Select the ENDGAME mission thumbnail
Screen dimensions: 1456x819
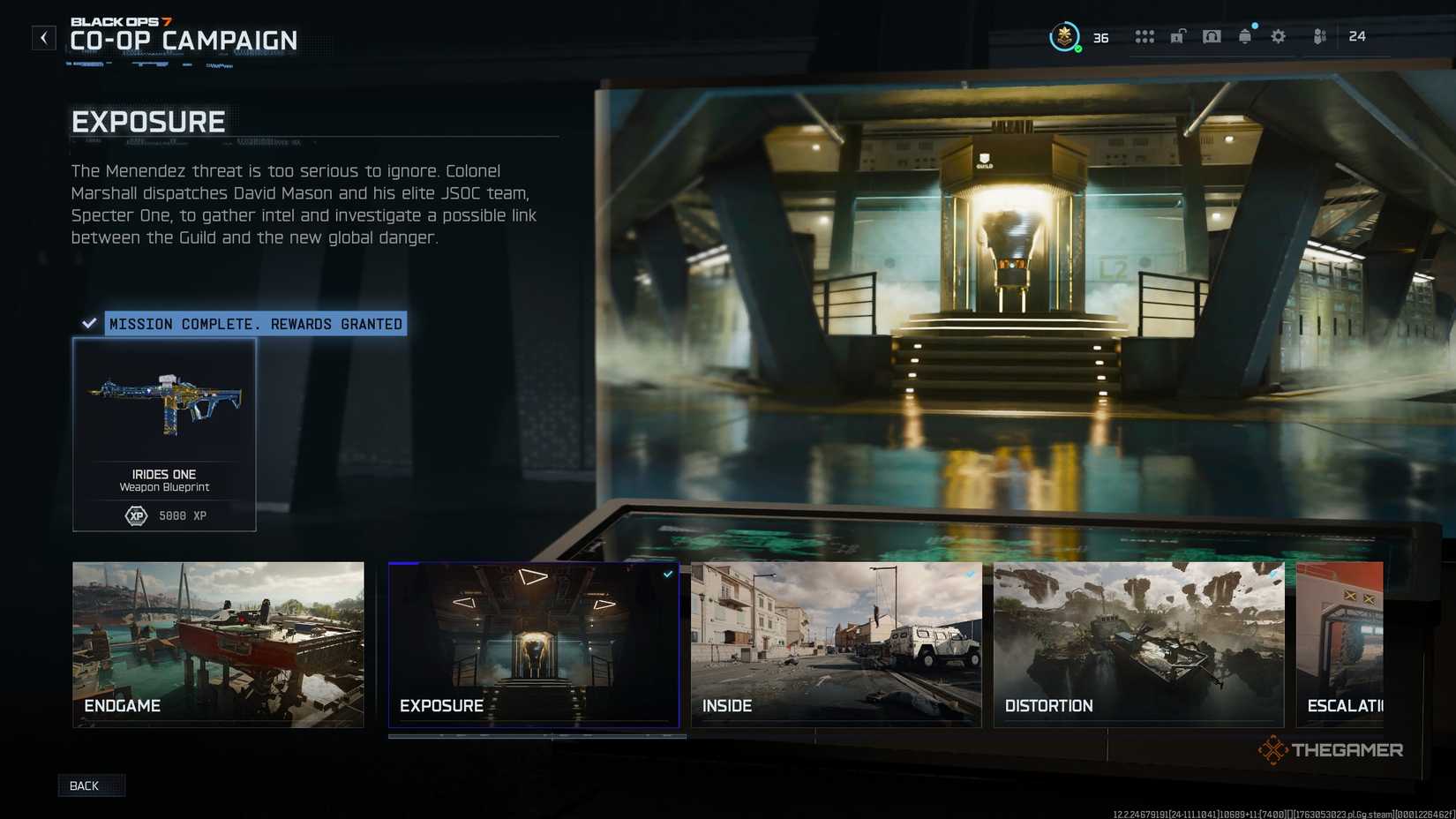pos(218,645)
